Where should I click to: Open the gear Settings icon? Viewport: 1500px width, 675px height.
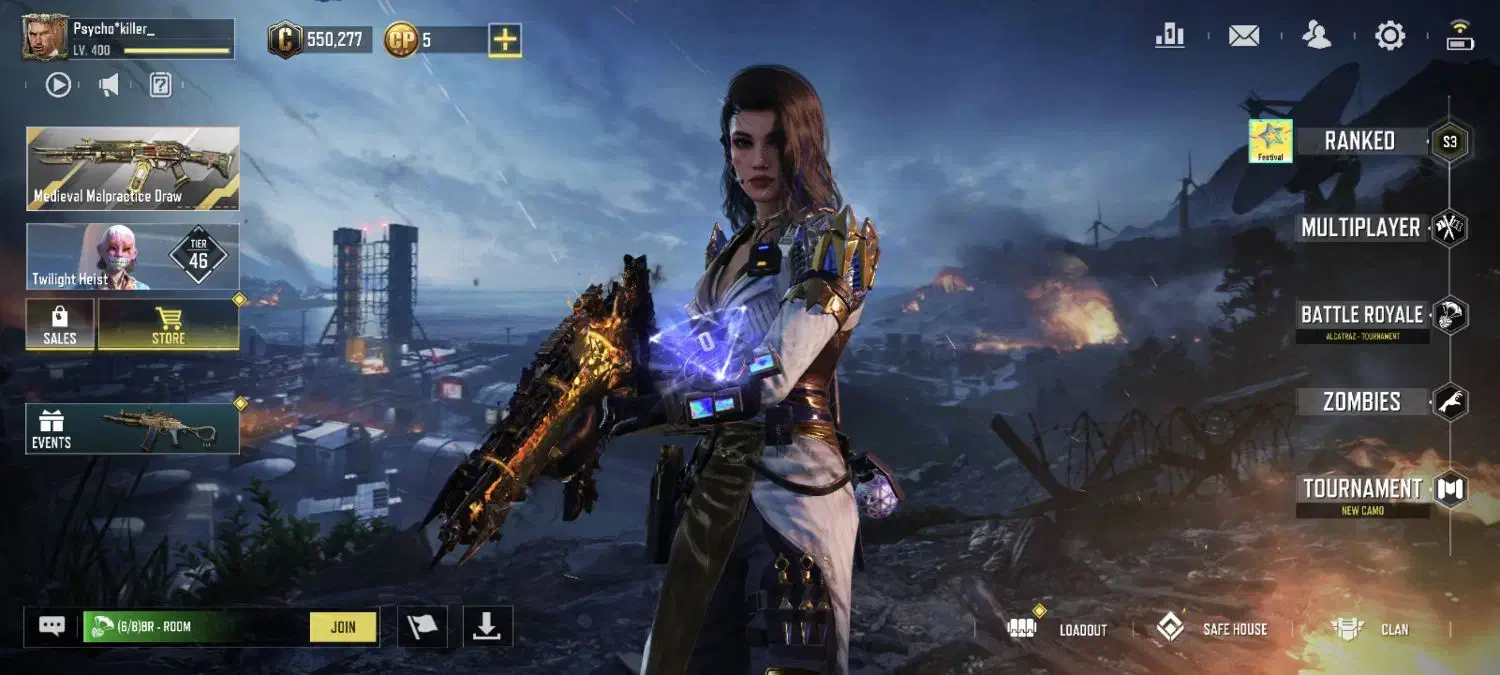1390,36
